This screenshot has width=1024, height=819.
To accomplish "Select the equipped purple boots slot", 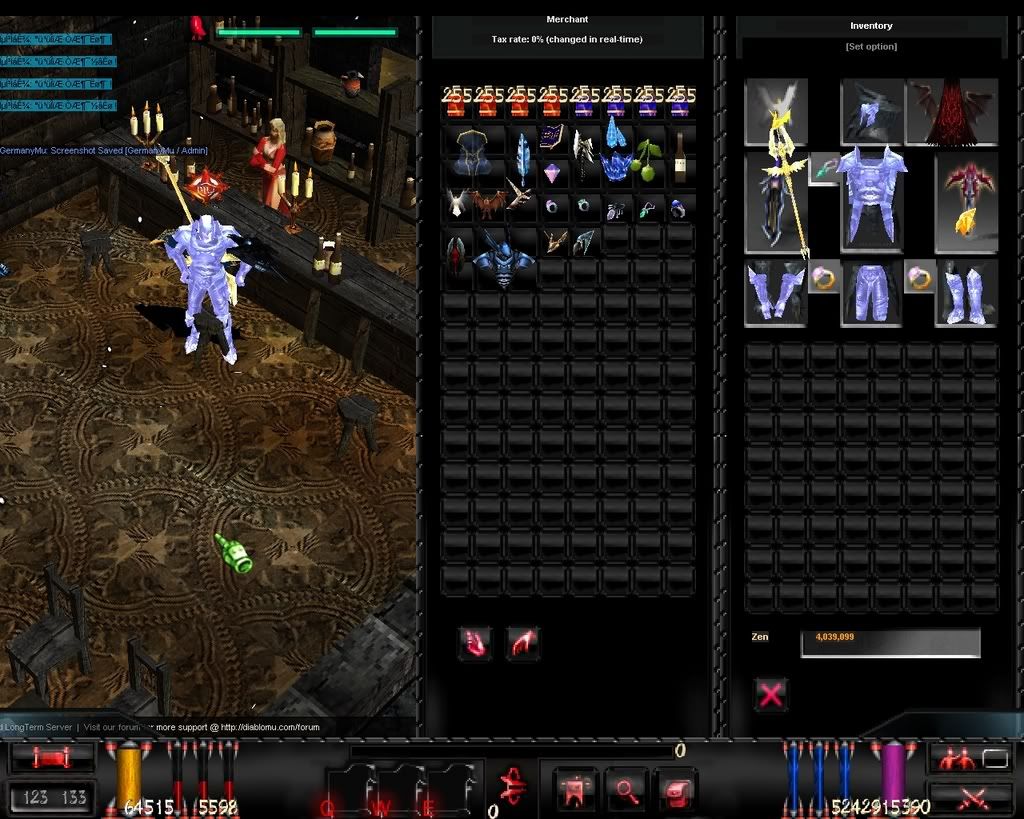I will click(x=966, y=293).
